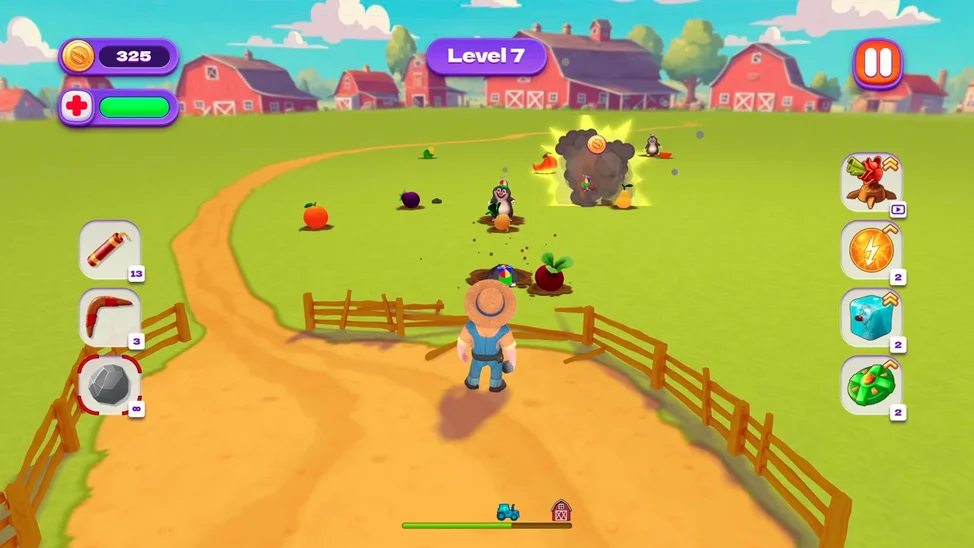Tap the red slingshot video-ad power-up
This screenshot has width=974, height=548.
[871, 182]
